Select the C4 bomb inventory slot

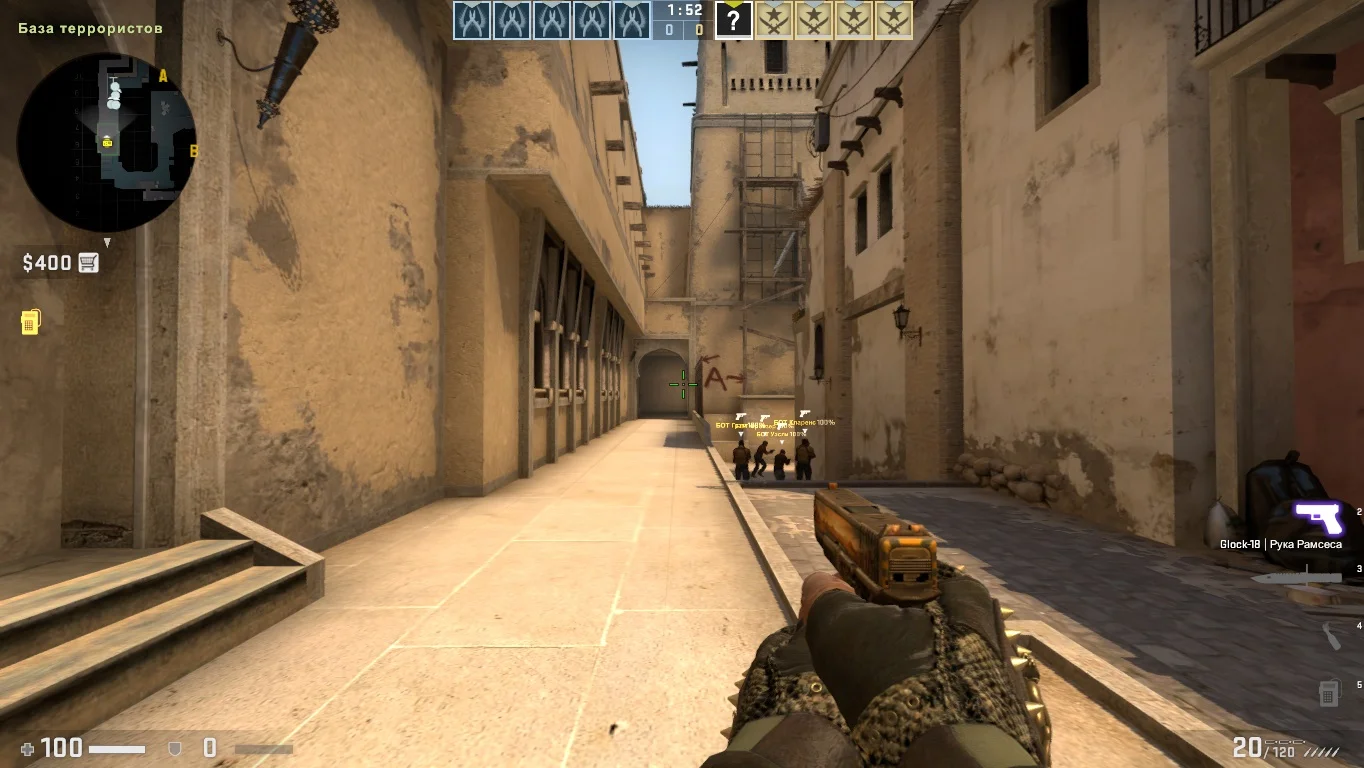1328,692
